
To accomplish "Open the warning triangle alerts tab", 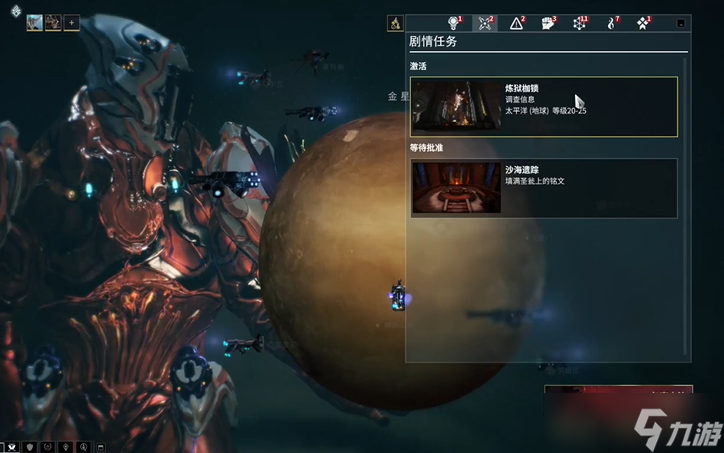I will click(x=517, y=22).
